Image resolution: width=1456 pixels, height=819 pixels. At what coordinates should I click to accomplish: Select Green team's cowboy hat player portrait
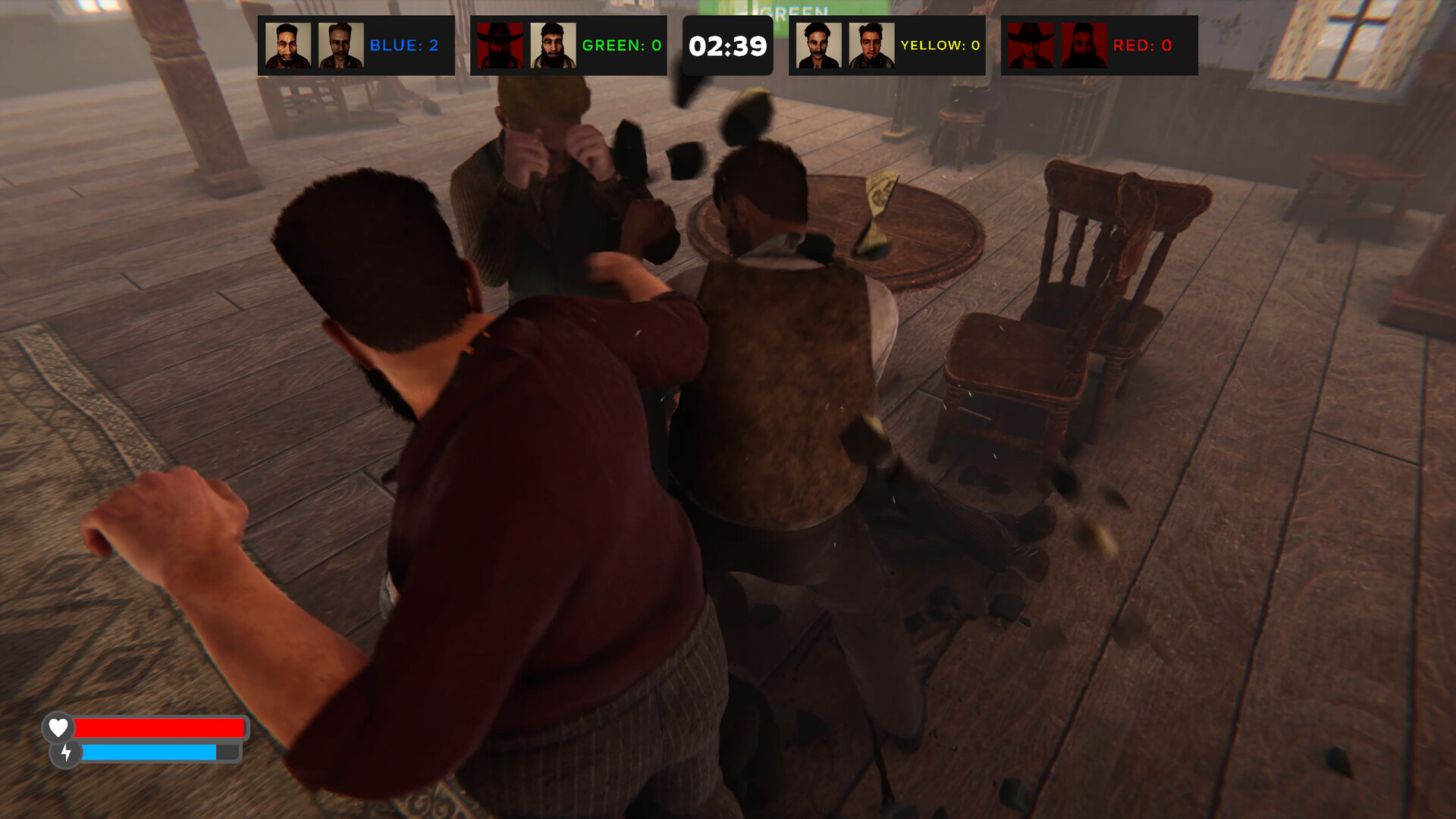[500, 45]
